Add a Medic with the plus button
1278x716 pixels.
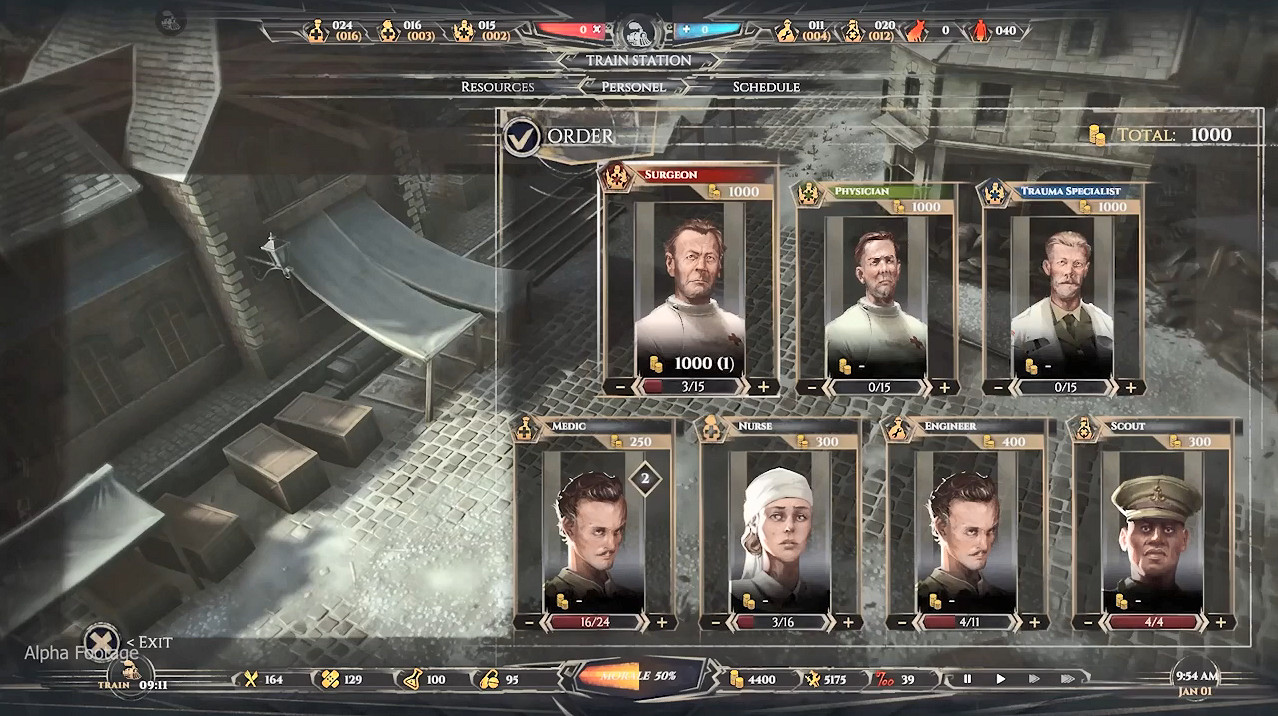[661, 622]
